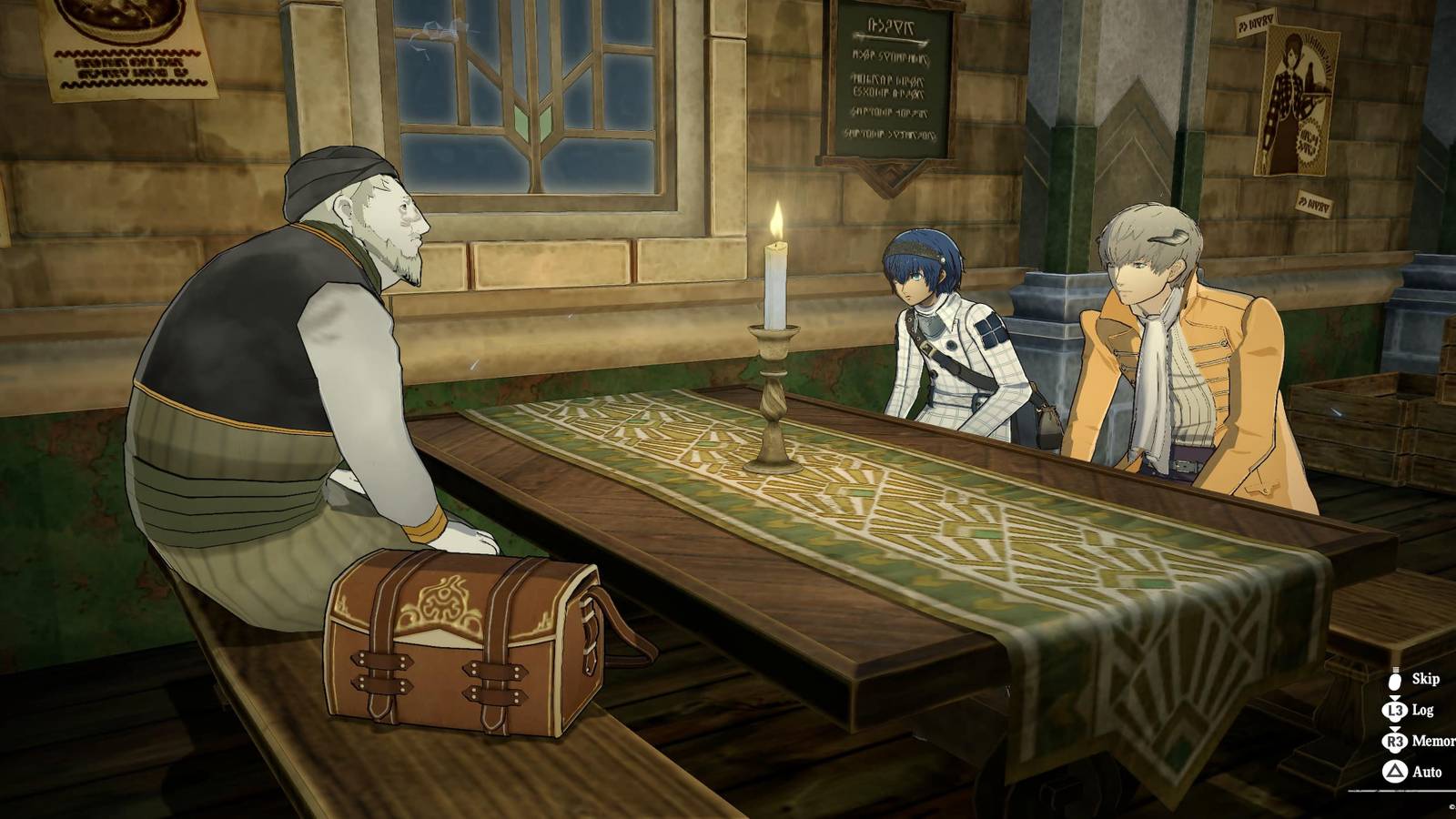The width and height of the screenshot is (1456, 819).
Task: Click the Skip label text
Action: pyautogui.click(x=1426, y=680)
